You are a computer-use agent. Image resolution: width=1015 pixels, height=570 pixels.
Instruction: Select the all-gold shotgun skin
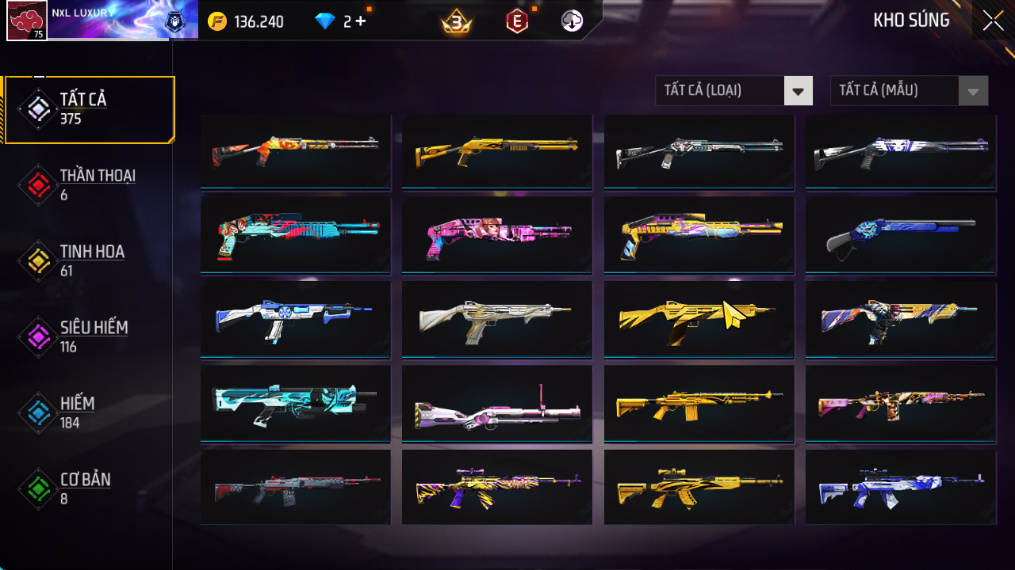point(497,151)
